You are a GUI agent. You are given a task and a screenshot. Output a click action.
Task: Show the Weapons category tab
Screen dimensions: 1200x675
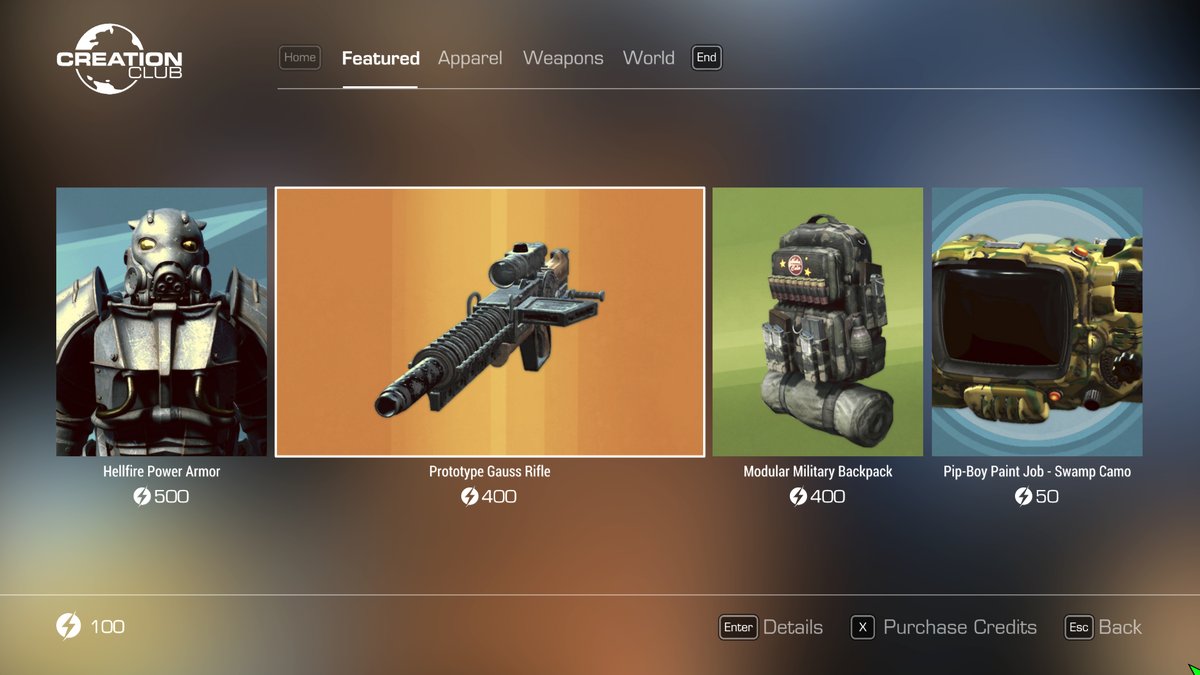563,58
